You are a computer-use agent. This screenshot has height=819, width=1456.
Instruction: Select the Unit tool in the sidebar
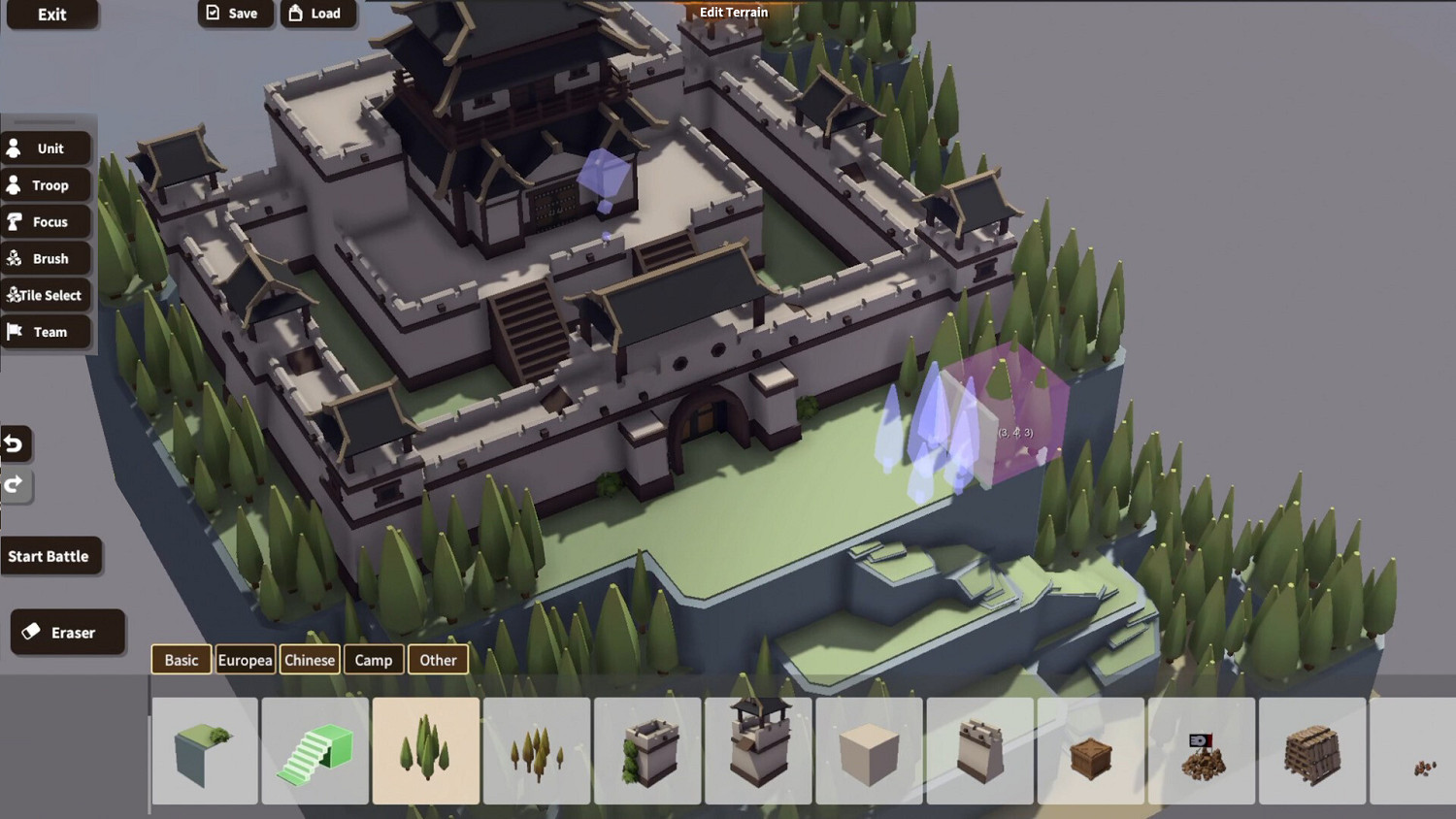click(46, 147)
